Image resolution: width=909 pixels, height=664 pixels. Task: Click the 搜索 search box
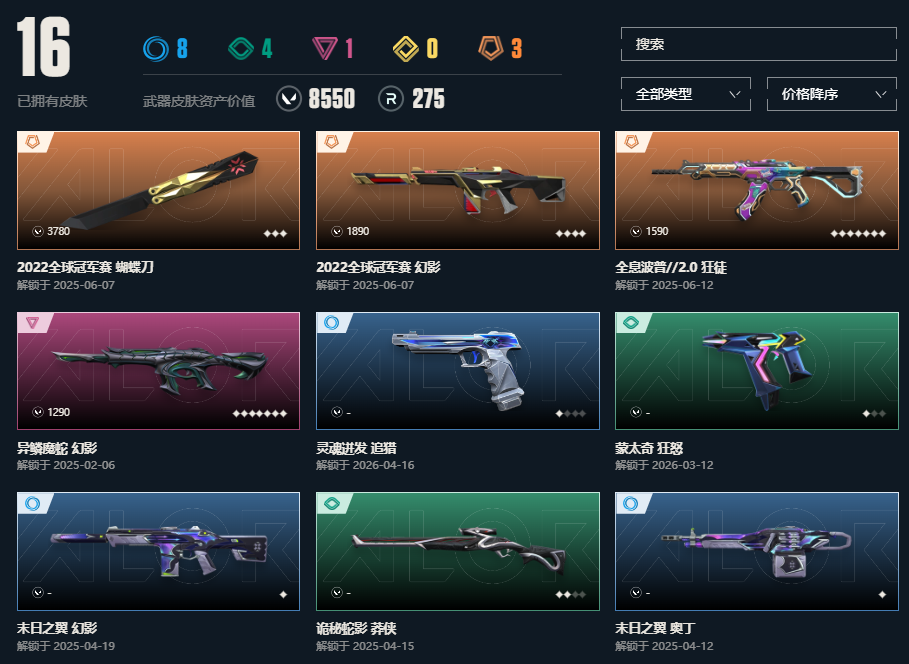(758, 45)
